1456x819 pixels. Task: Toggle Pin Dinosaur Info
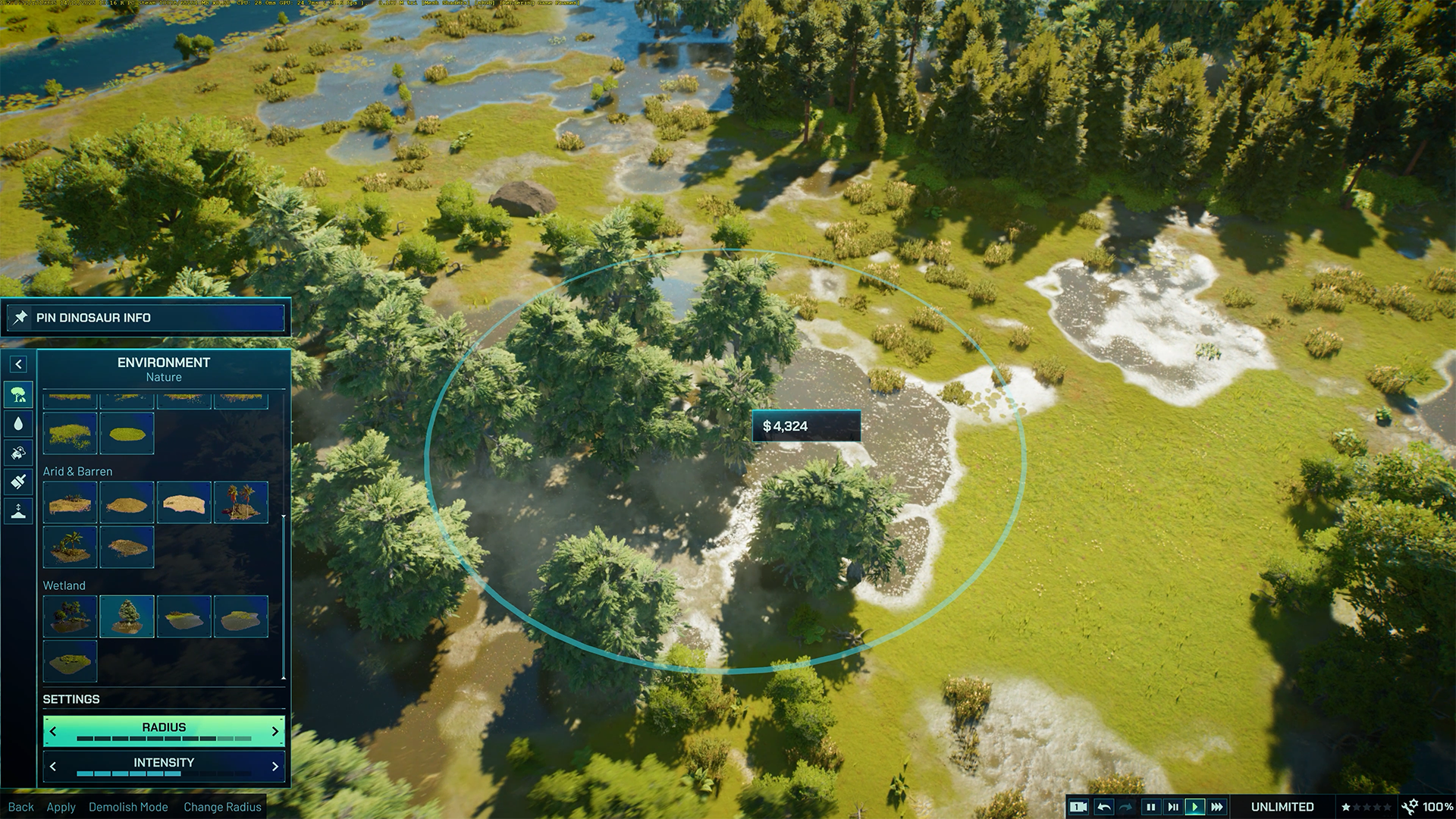[144, 318]
